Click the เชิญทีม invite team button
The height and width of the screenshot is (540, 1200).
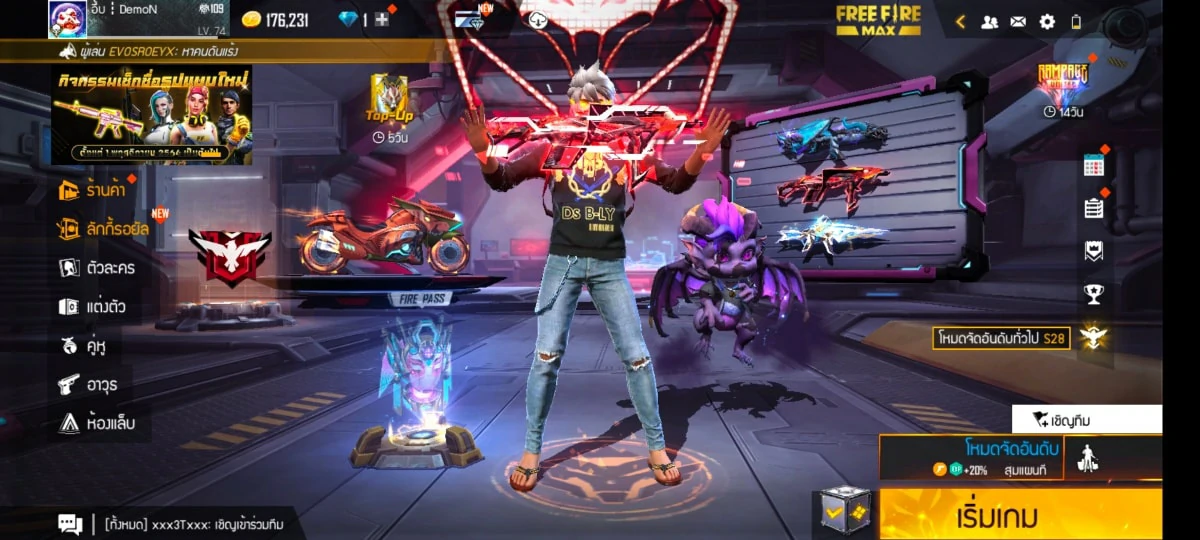(x=1086, y=419)
